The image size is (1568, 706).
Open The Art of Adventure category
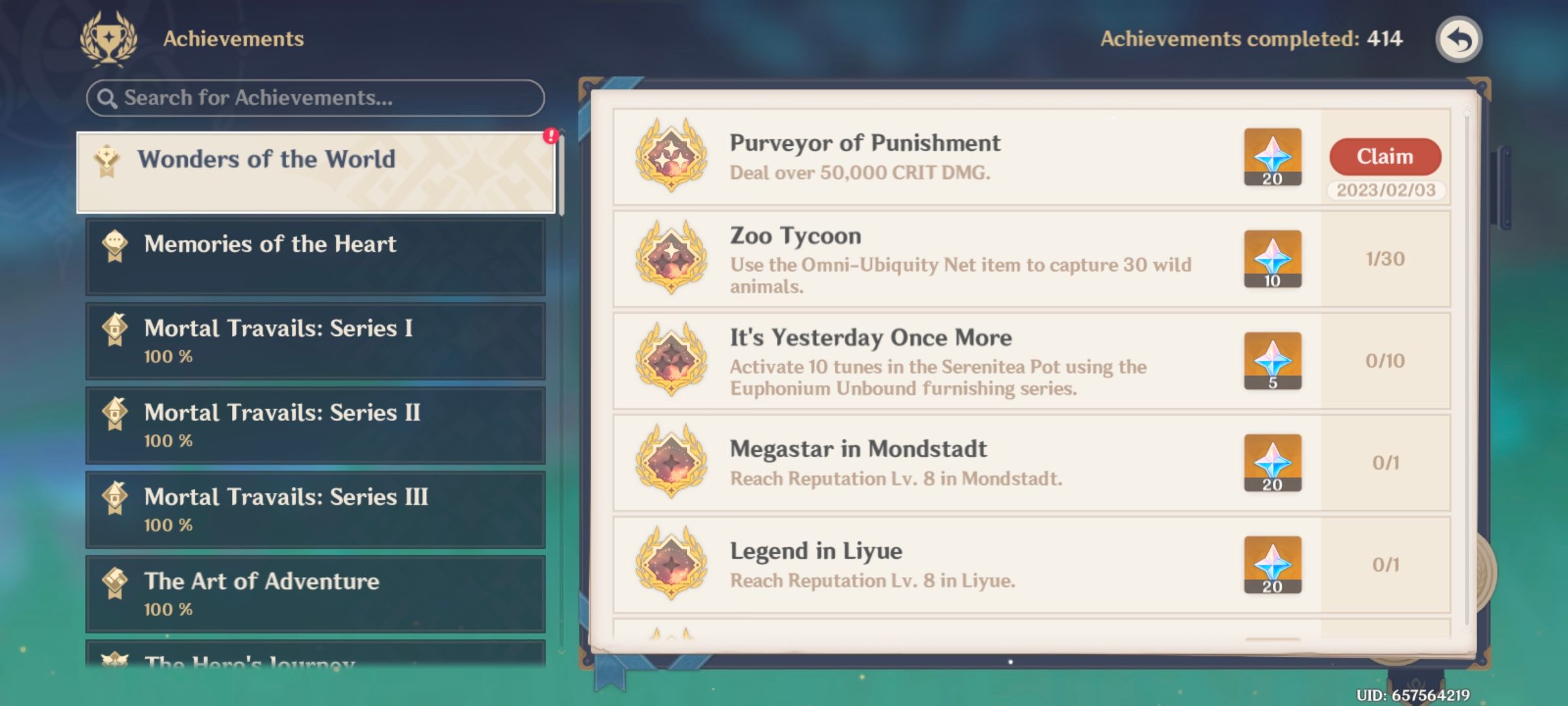(x=314, y=594)
